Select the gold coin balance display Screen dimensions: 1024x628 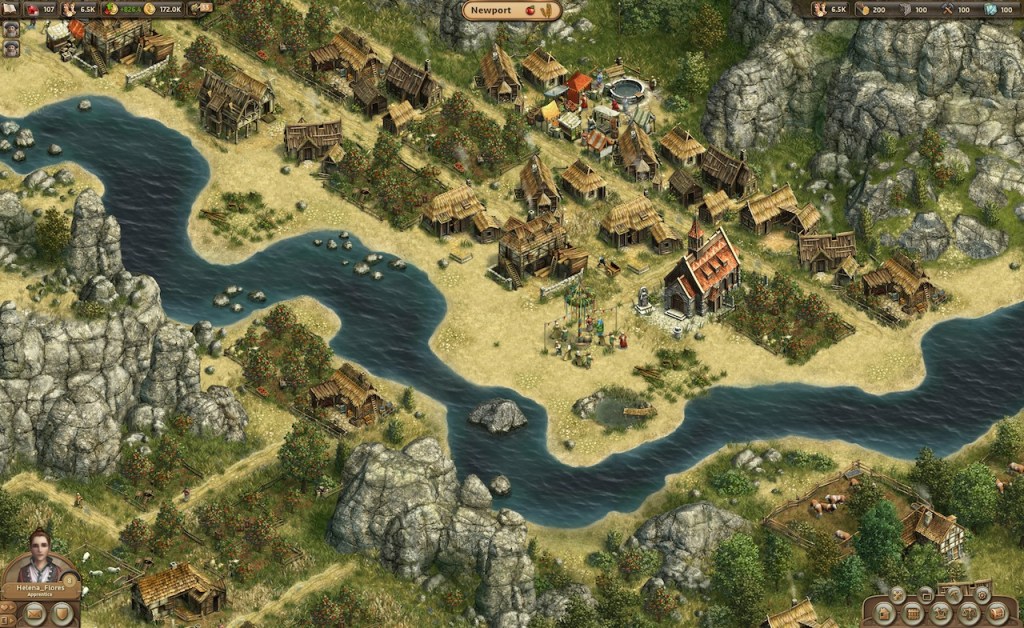(164, 9)
